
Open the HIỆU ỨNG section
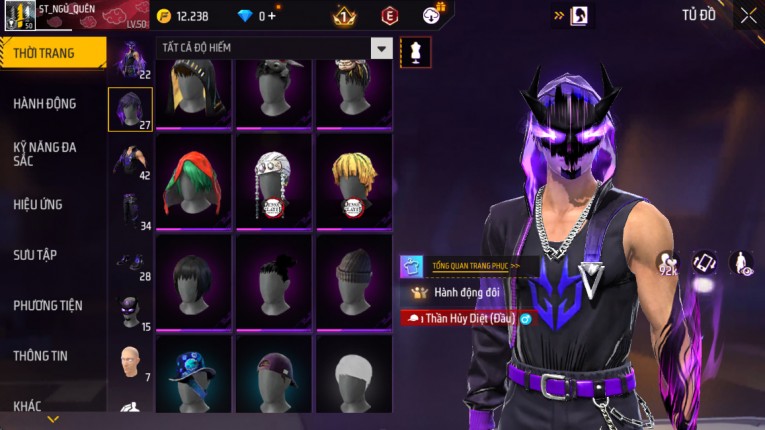tap(38, 204)
